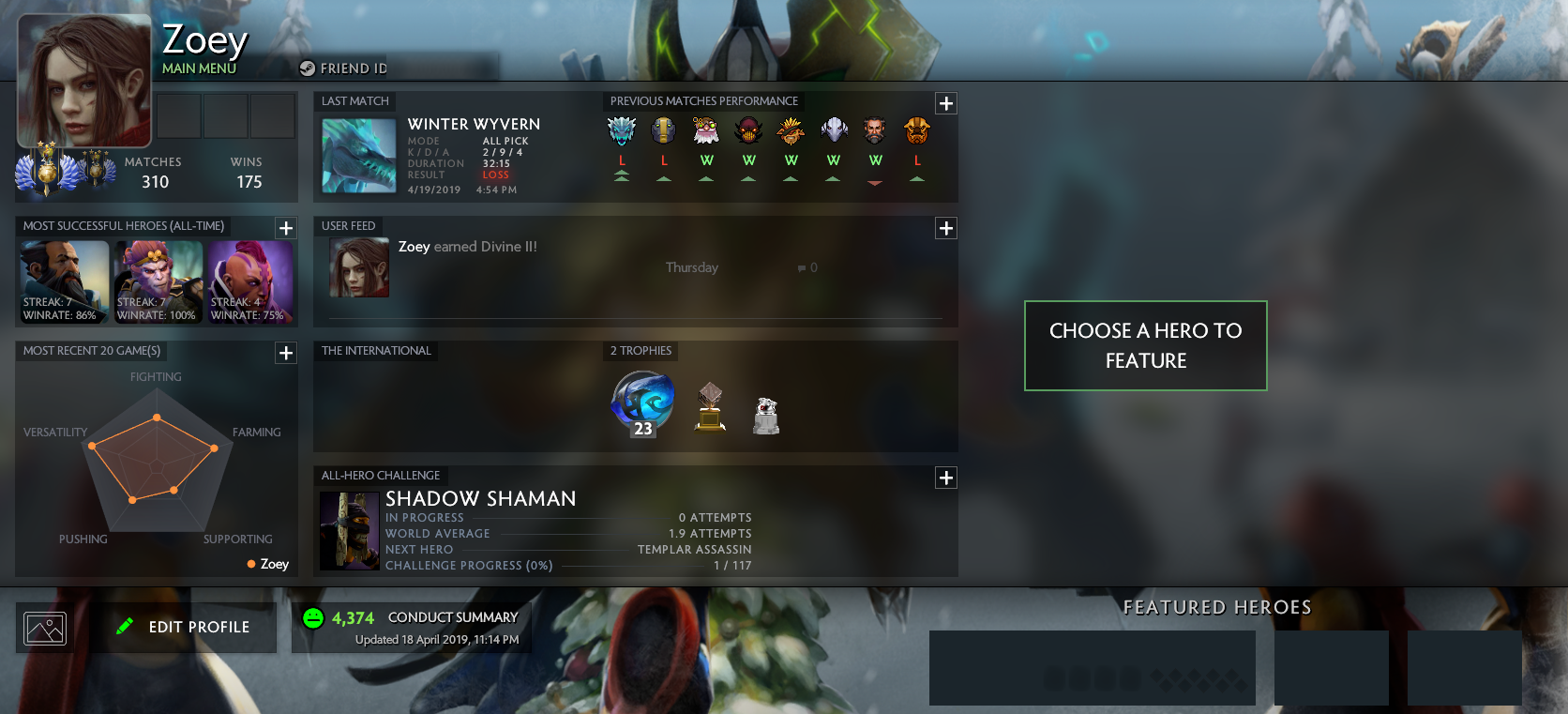
Task: Open the Main Menu
Action: (199, 68)
